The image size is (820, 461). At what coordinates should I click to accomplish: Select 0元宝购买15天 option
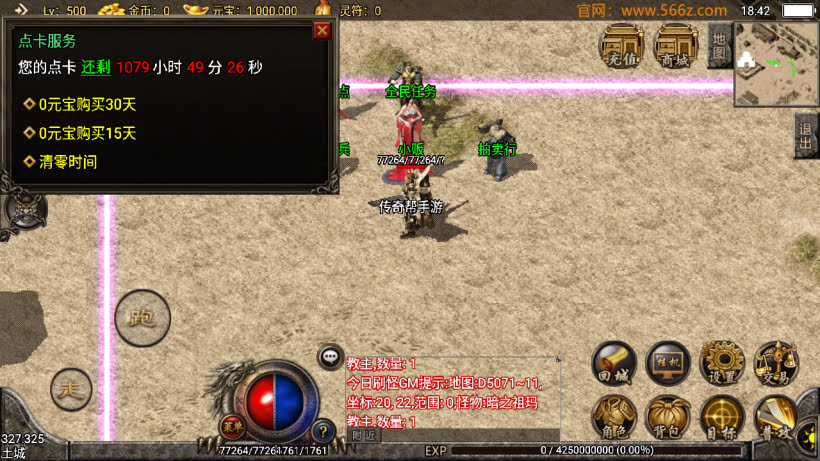[87, 133]
